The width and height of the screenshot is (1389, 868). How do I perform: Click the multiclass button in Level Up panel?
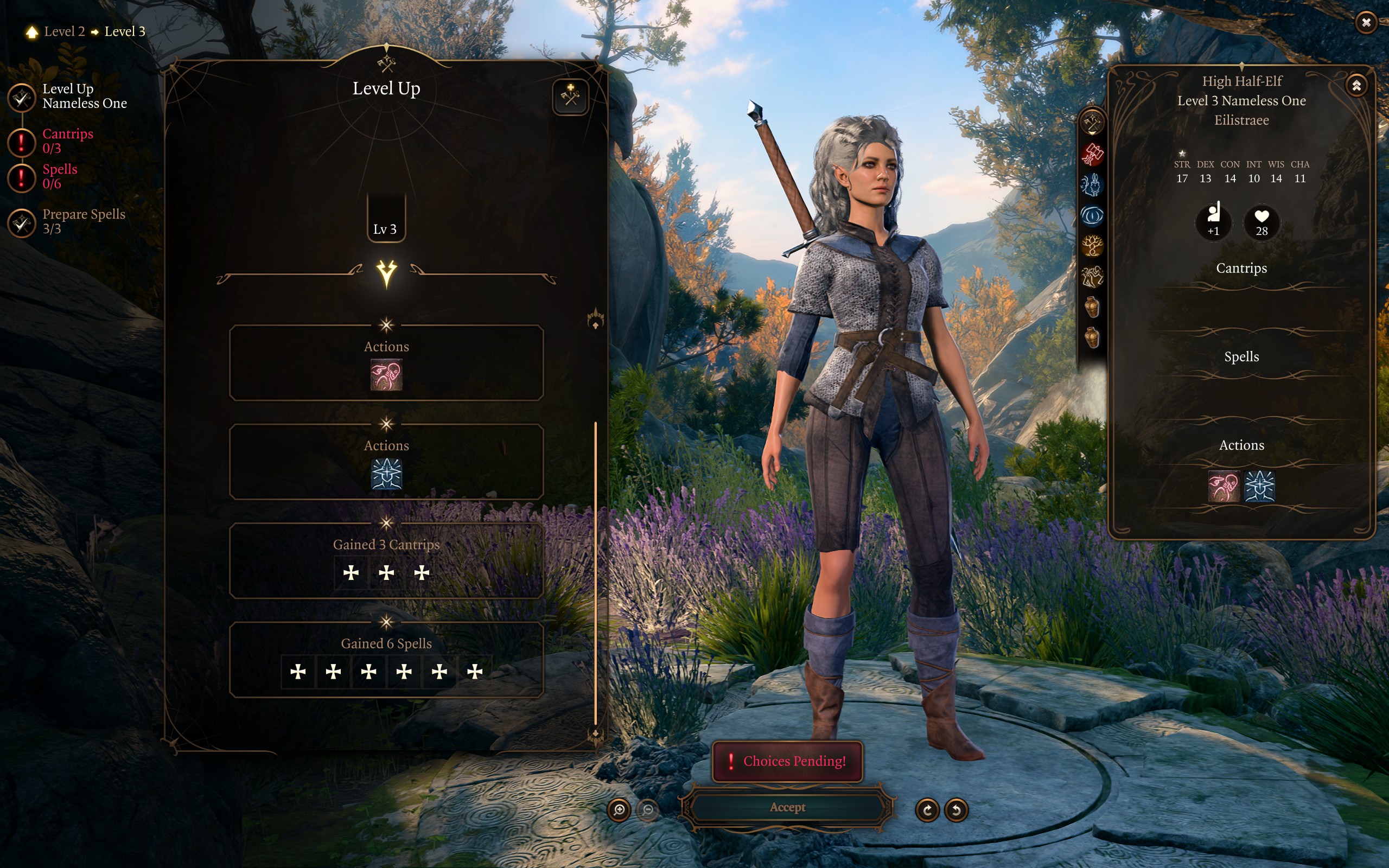(x=570, y=96)
